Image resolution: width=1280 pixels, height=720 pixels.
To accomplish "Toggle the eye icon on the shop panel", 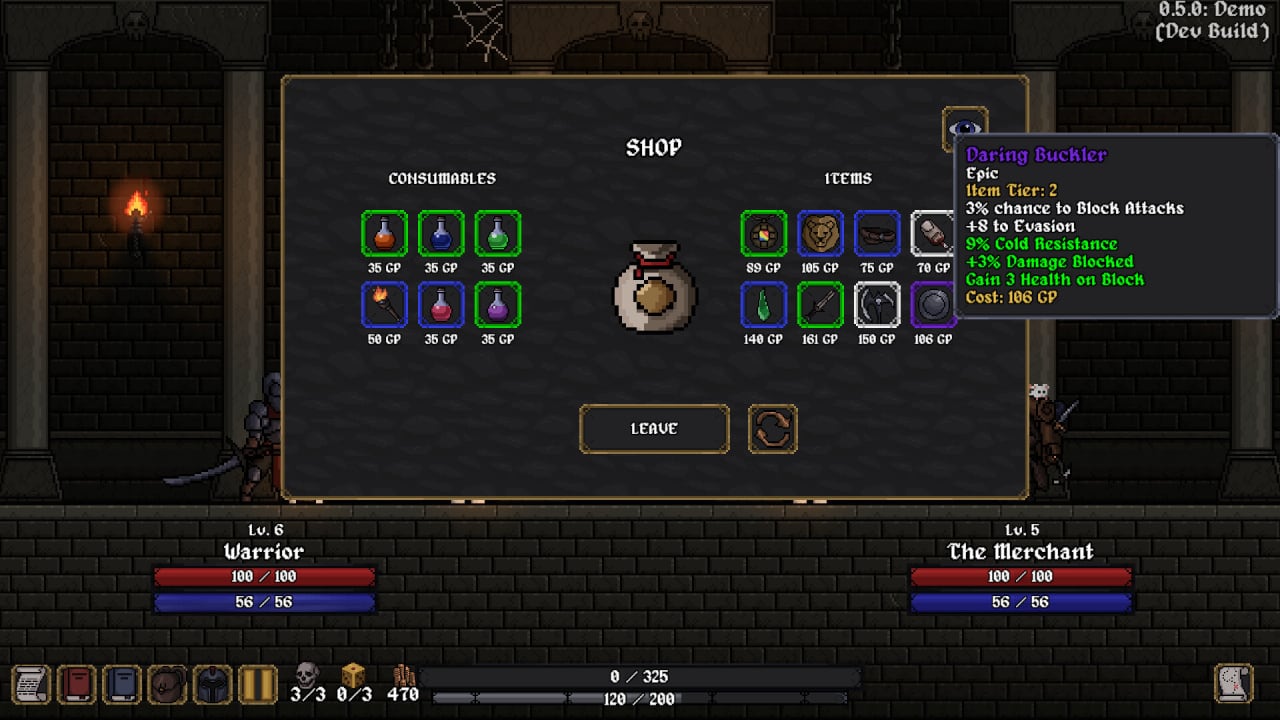I will click(x=964, y=128).
